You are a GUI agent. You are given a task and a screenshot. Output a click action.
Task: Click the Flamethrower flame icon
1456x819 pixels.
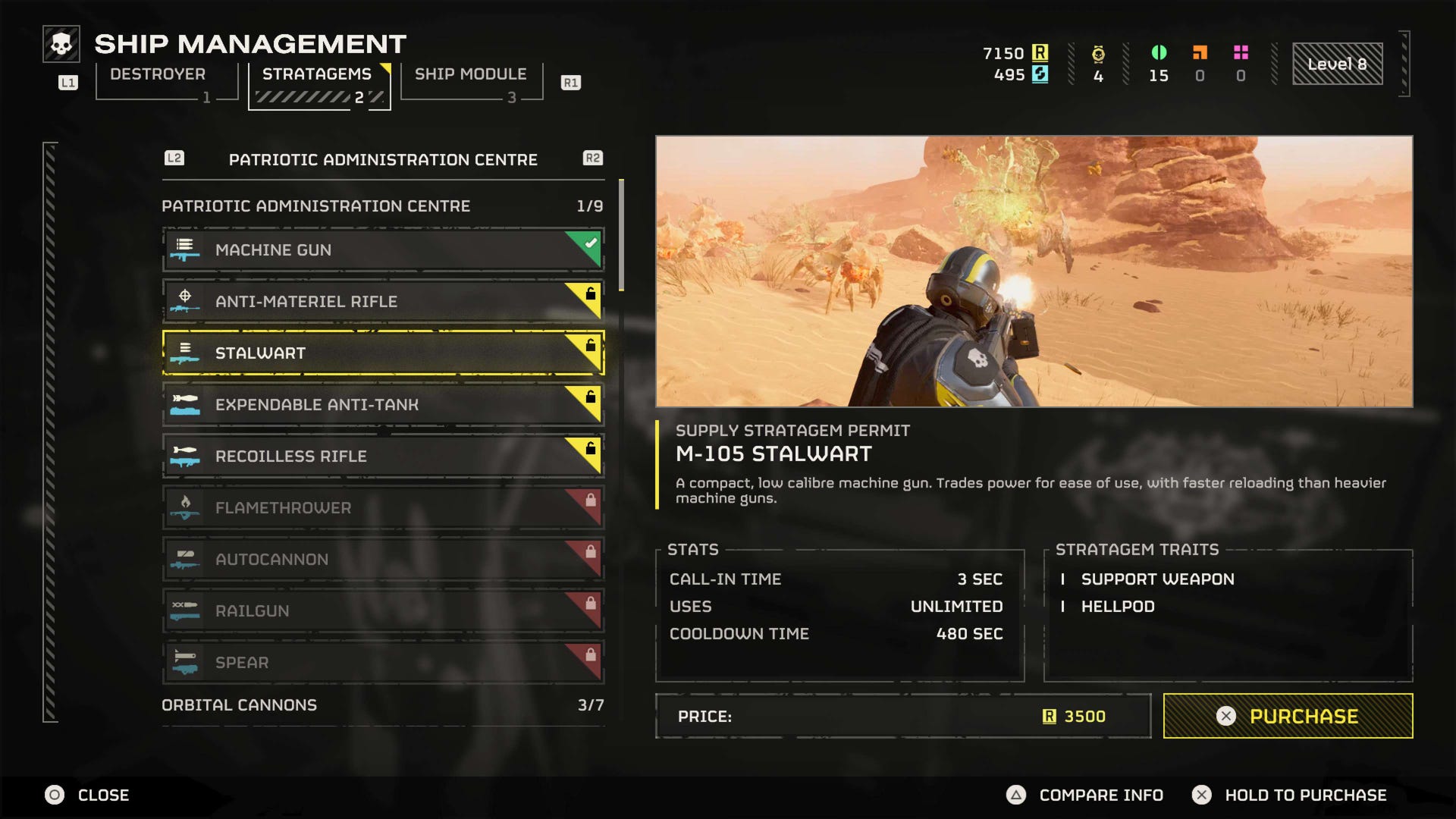tap(187, 507)
